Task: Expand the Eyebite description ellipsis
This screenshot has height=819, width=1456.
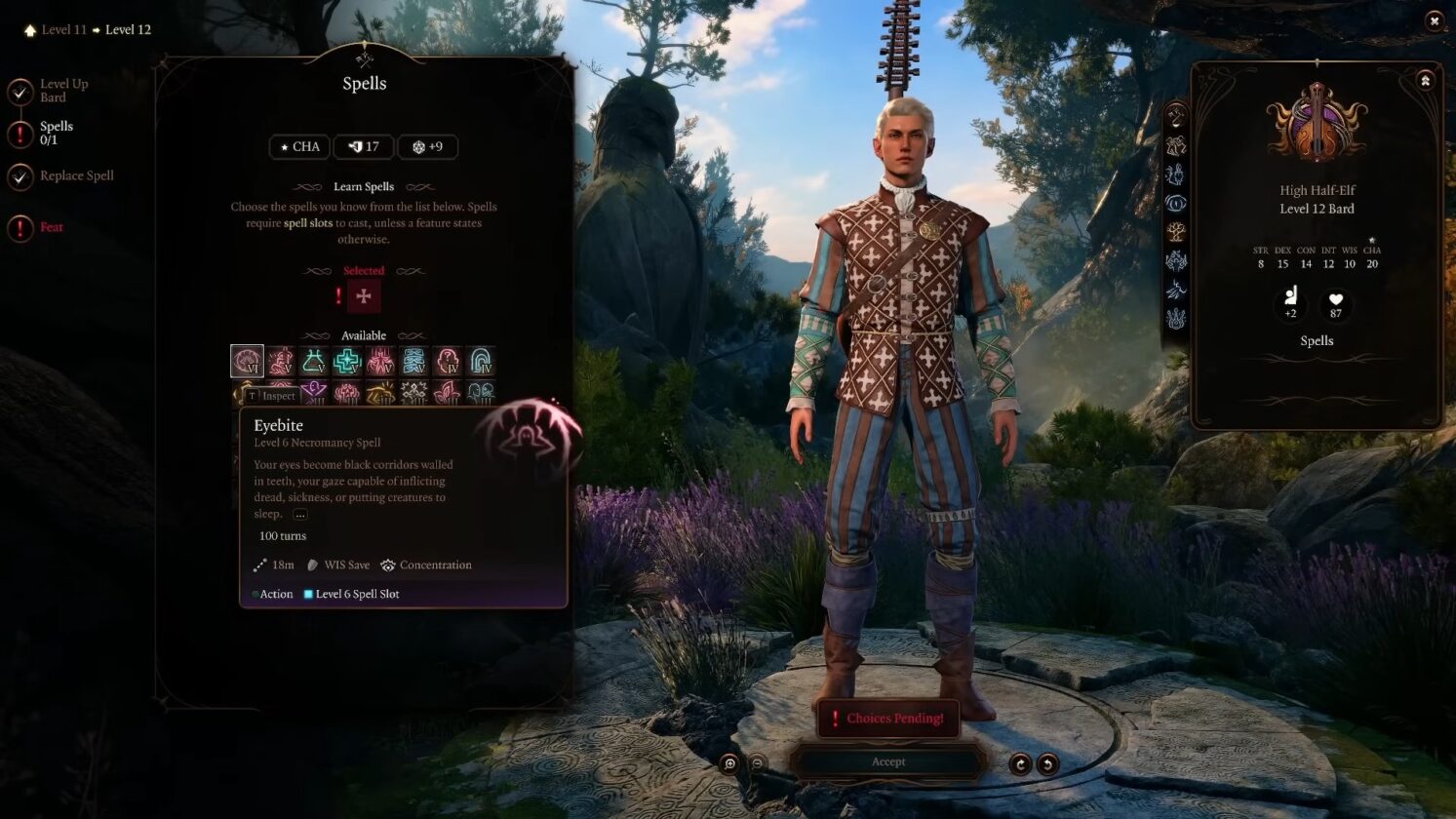Action: [299, 514]
